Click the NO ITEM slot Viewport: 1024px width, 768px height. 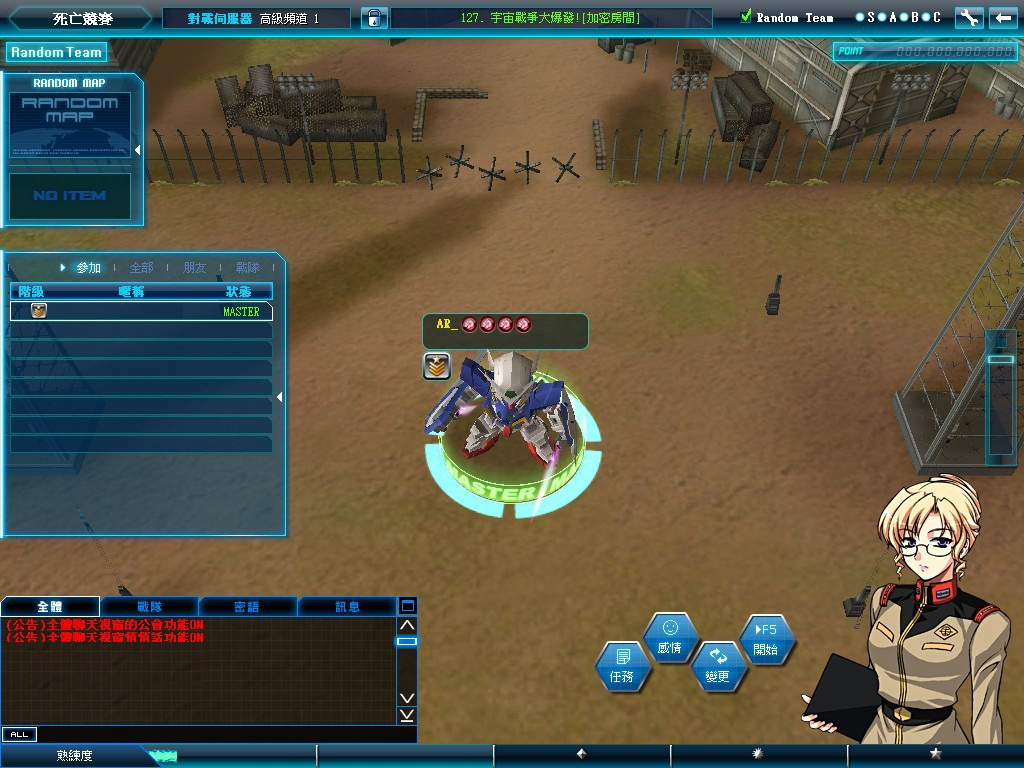coord(70,196)
